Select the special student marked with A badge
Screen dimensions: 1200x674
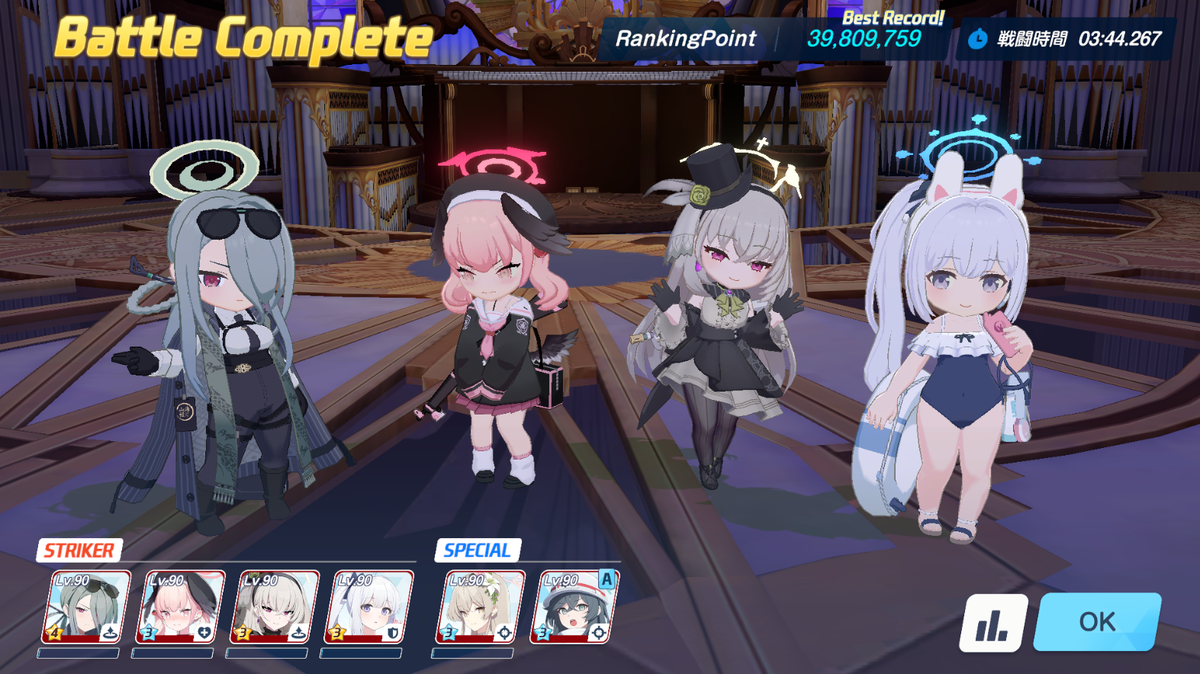tap(574, 607)
